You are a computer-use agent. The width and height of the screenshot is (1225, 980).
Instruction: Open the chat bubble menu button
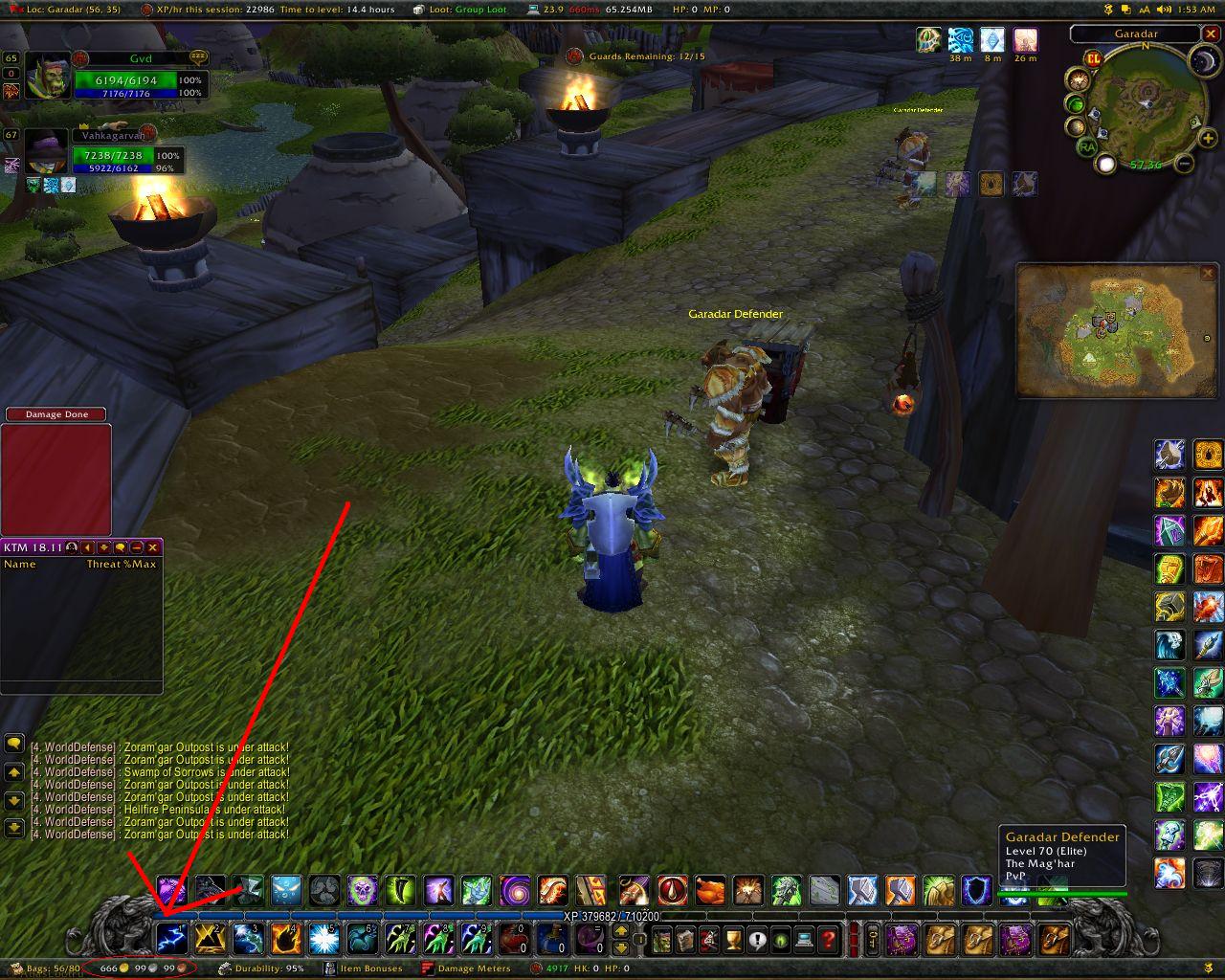[14, 744]
